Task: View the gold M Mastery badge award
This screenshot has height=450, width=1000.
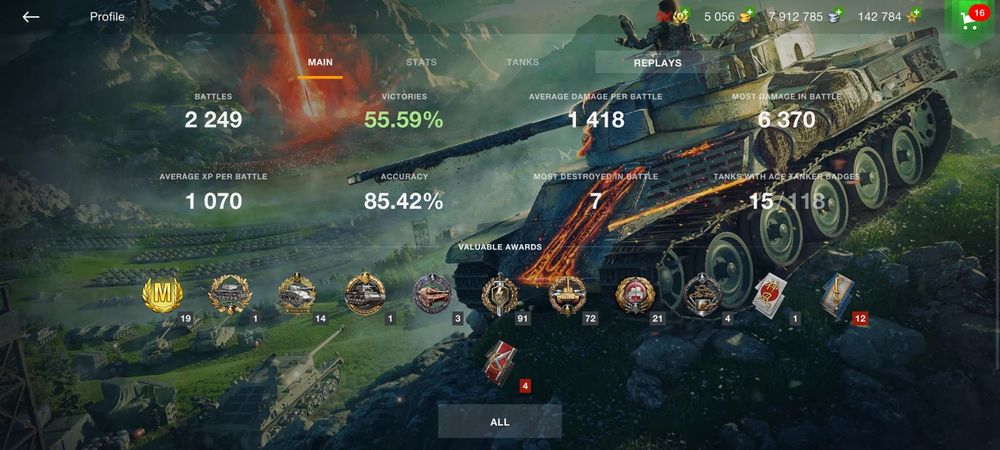Action: 162,294
